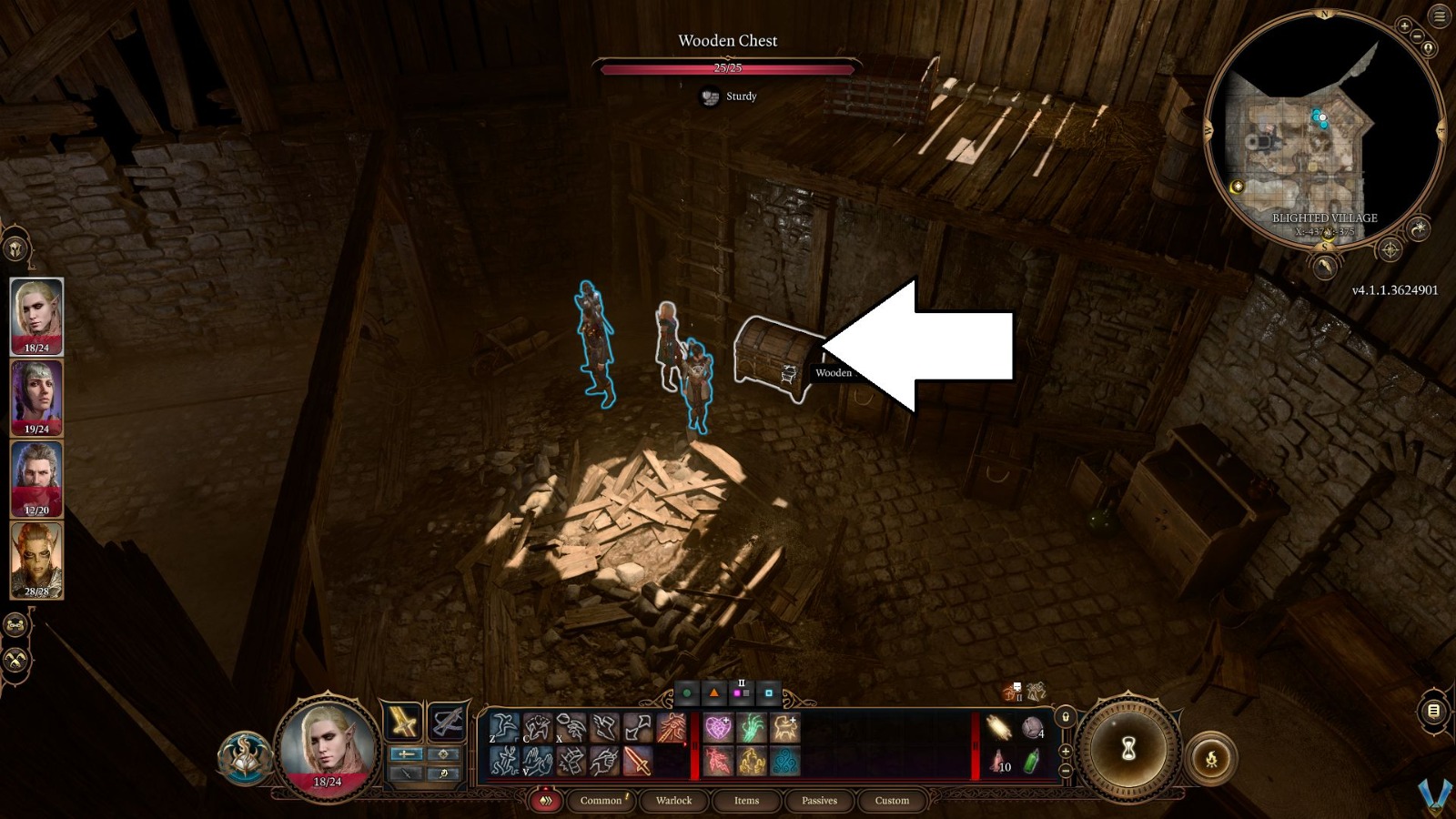
Task: Expand the hotbar using the red chevron button
Action: click(x=546, y=800)
